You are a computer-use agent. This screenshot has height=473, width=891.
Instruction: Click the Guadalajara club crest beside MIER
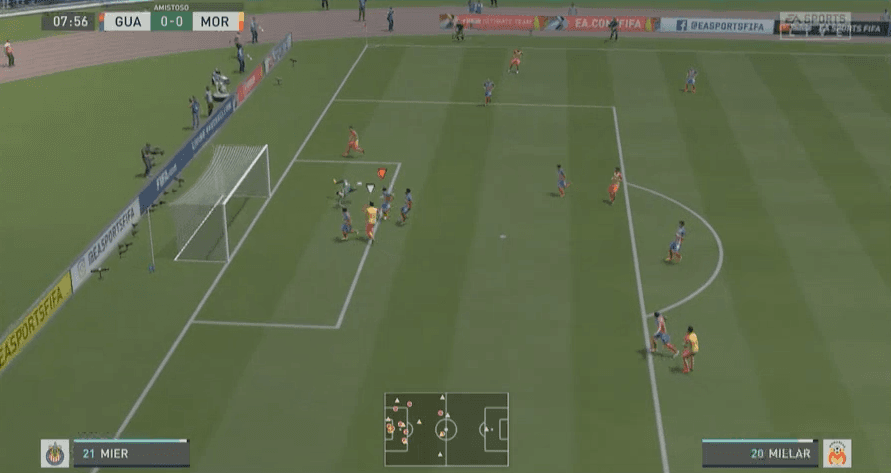click(54, 454)
